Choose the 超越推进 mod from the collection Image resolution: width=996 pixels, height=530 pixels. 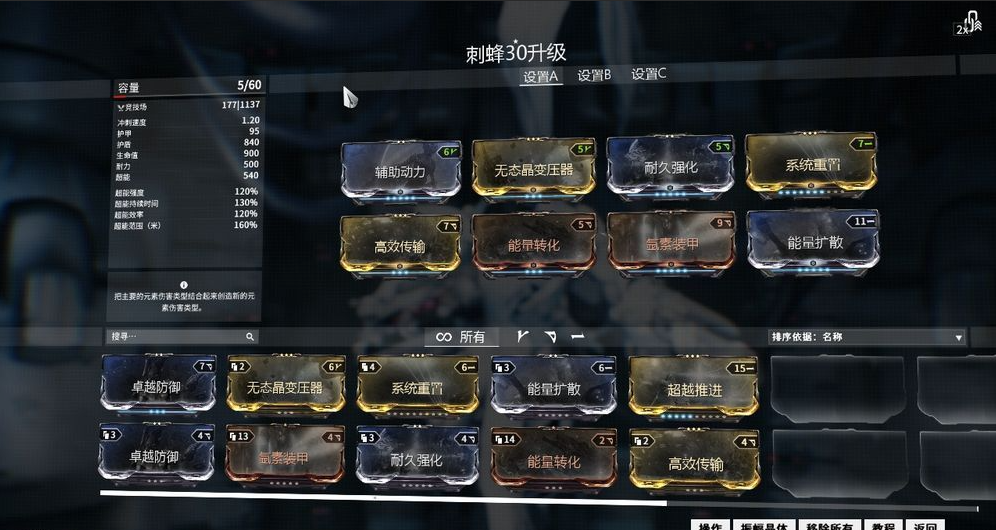692,388
